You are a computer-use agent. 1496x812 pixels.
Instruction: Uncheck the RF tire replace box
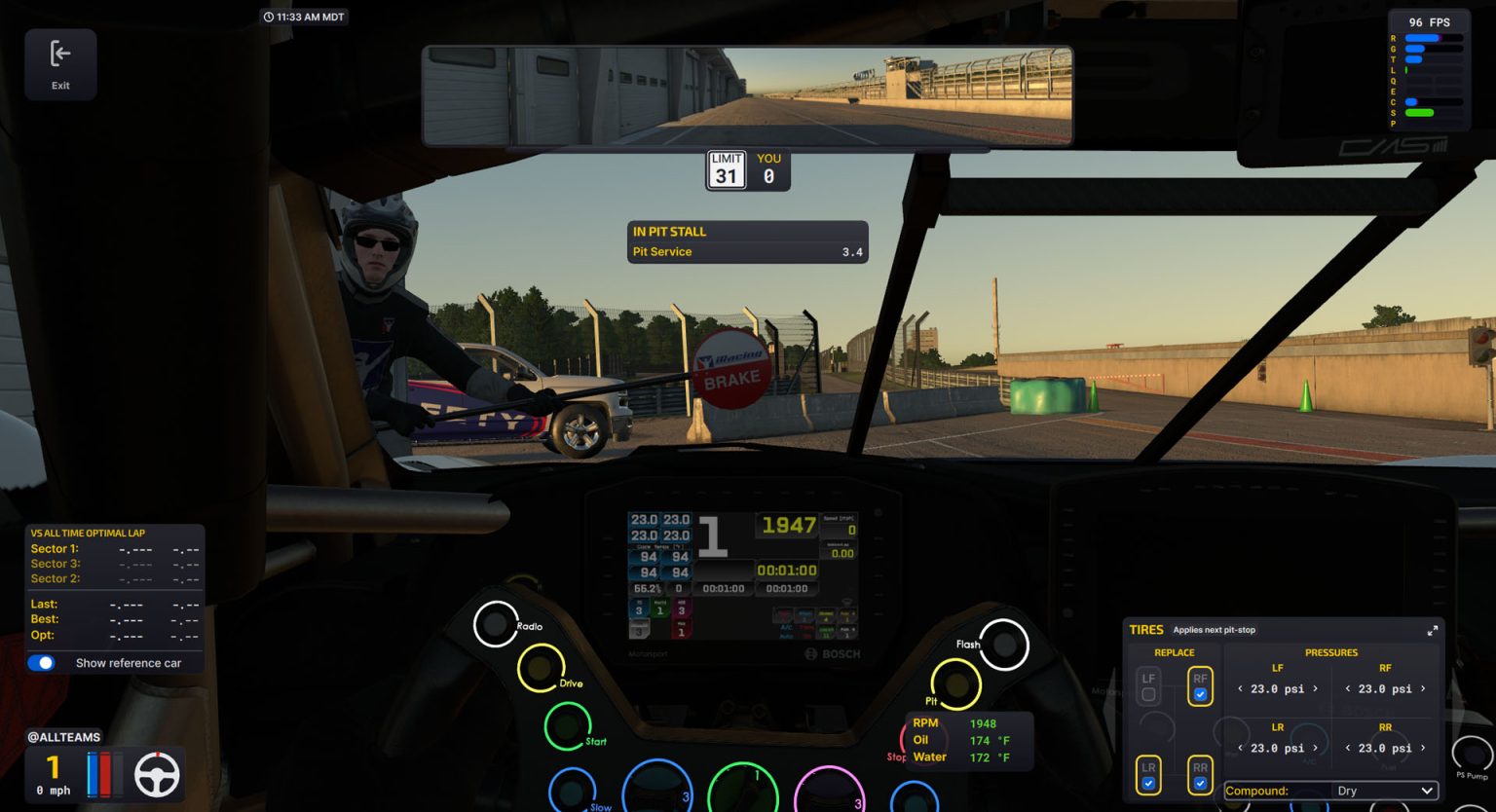pyautogui.click(x=1200, y=694)
